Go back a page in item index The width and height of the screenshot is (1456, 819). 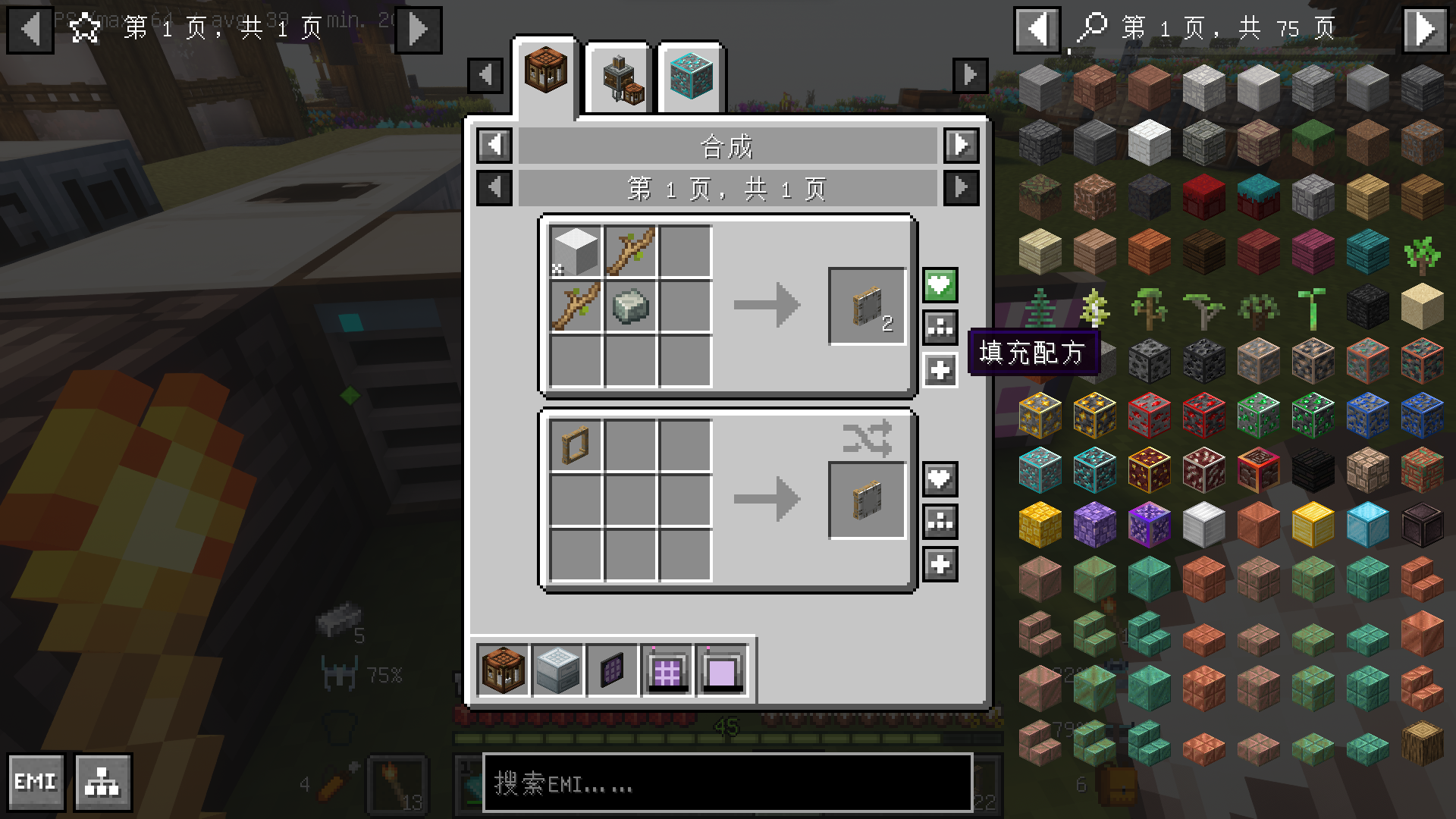[x=1037, y=30]
